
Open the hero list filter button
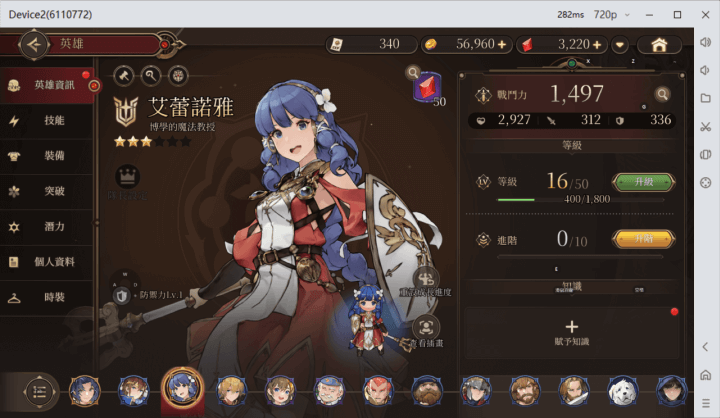coord(39,390)
